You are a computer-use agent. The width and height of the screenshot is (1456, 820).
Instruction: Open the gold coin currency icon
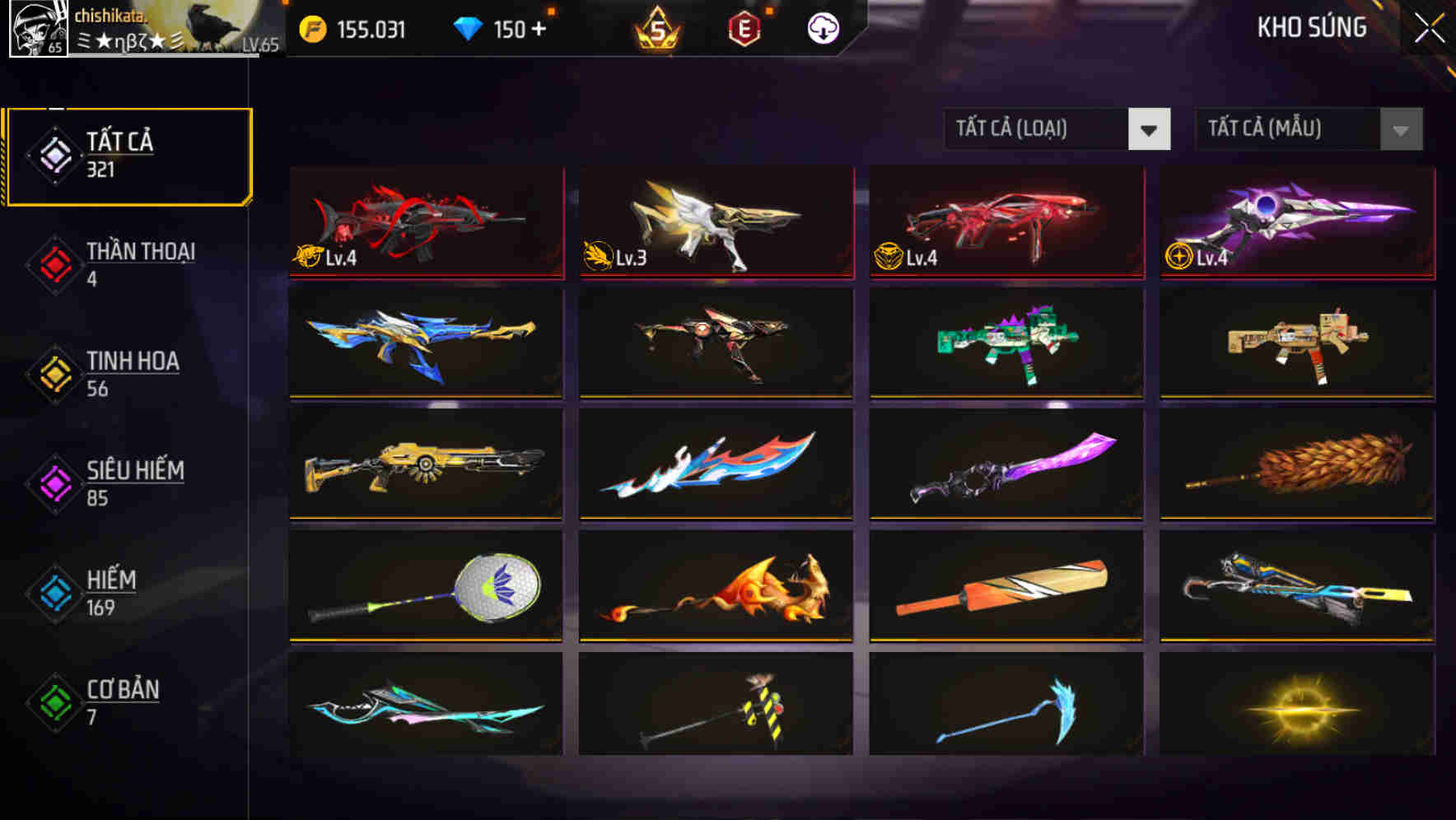click(313, 27)
